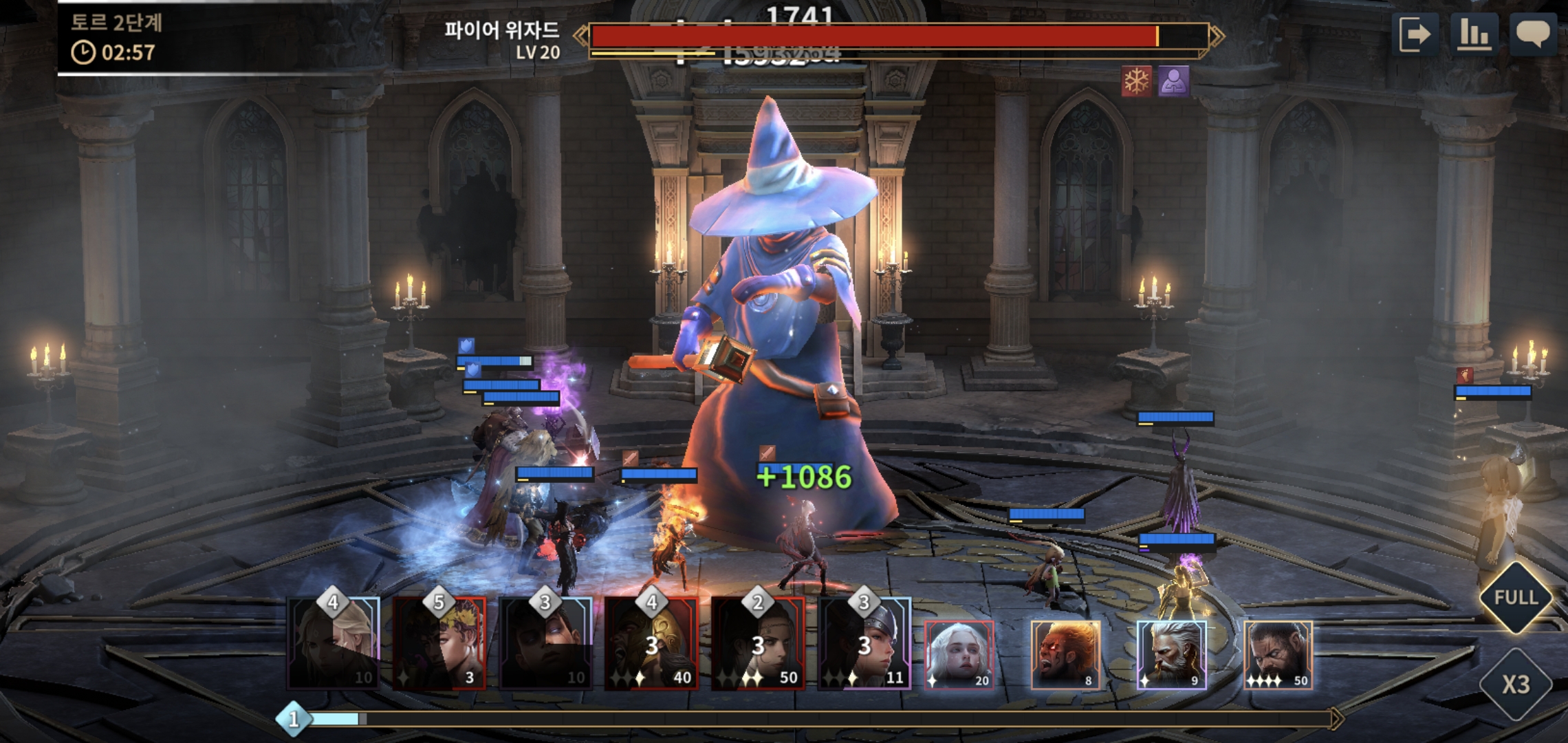Screen dimensions: 1568x743
Task: Select the white-haired woman hero portrait
Action: pos(959,655)
